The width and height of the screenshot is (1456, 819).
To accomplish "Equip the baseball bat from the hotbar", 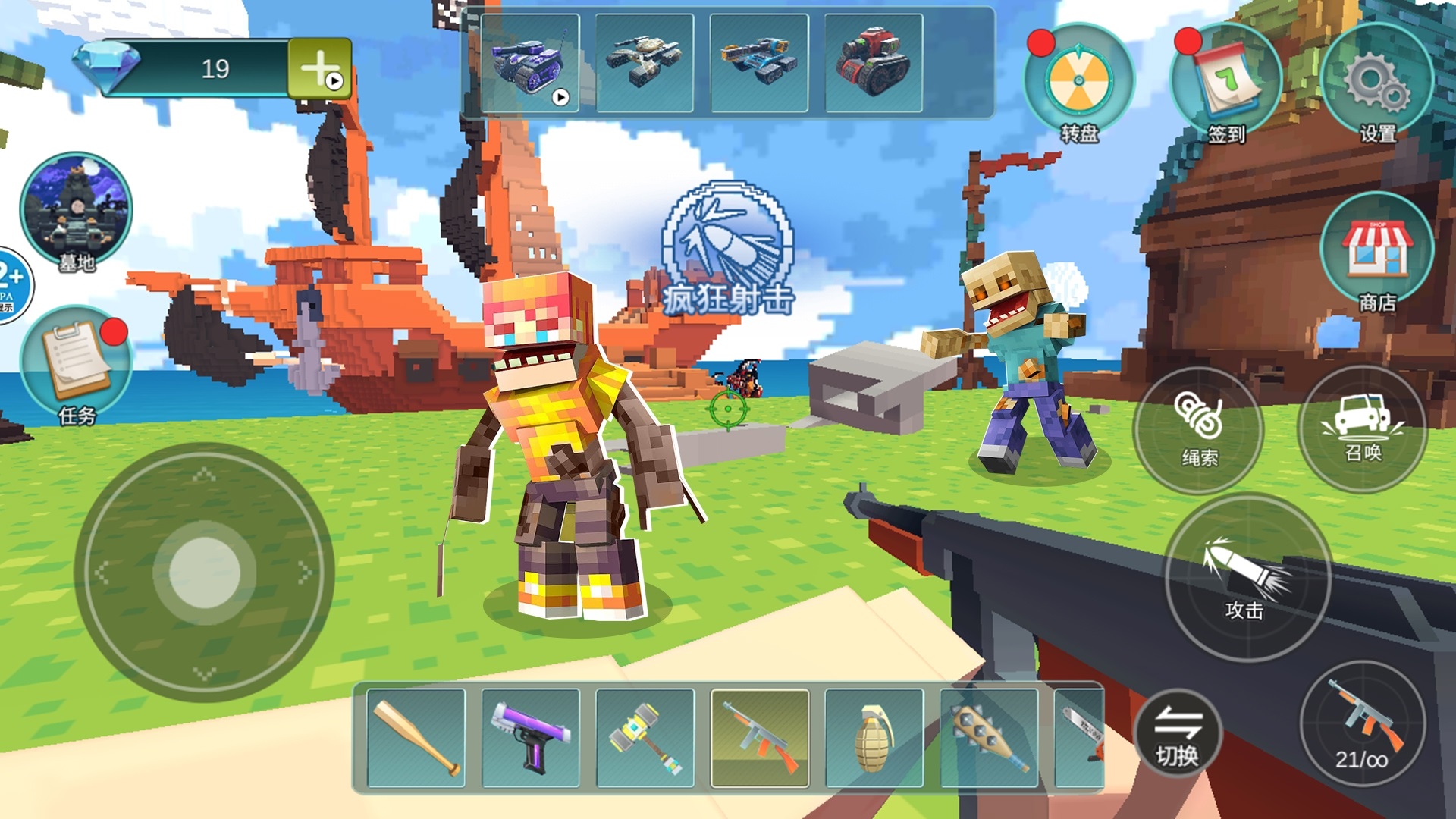I will pyautogui.click(x=416, y=738).
